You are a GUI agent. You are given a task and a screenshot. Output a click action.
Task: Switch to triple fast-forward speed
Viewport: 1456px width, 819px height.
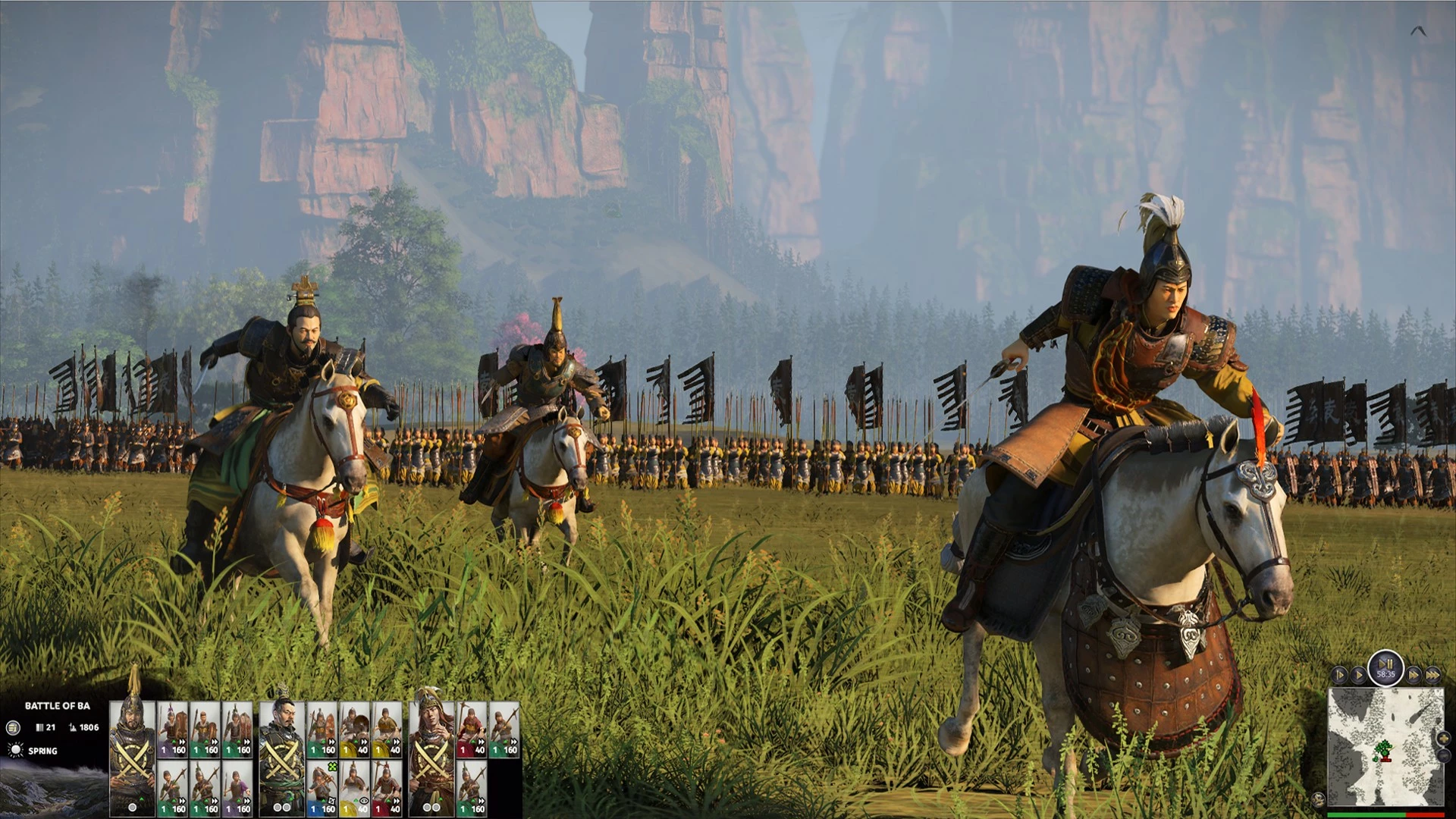point(1432,674)
